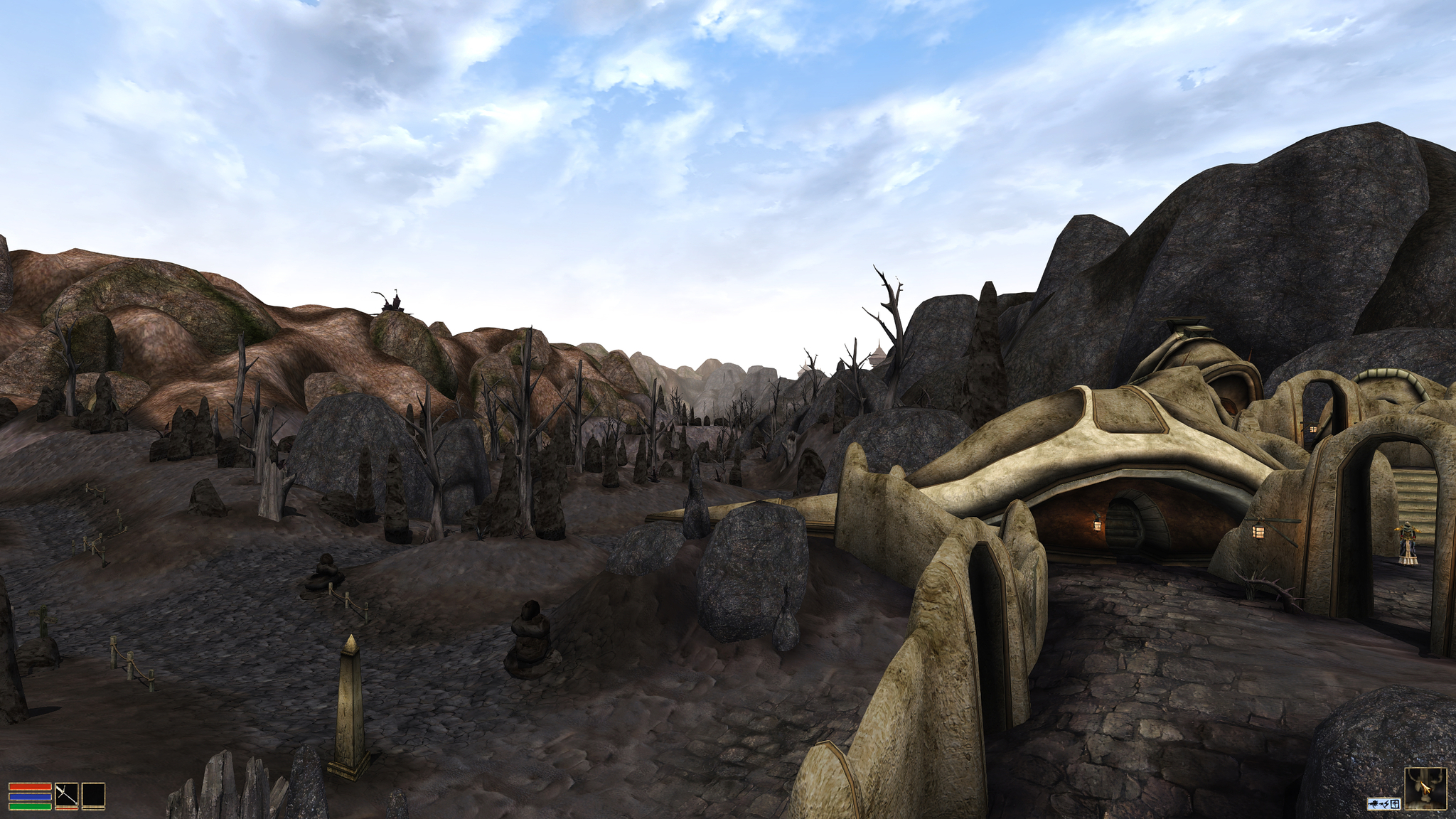Select the equipped sword weapon slot

point(67,796)
